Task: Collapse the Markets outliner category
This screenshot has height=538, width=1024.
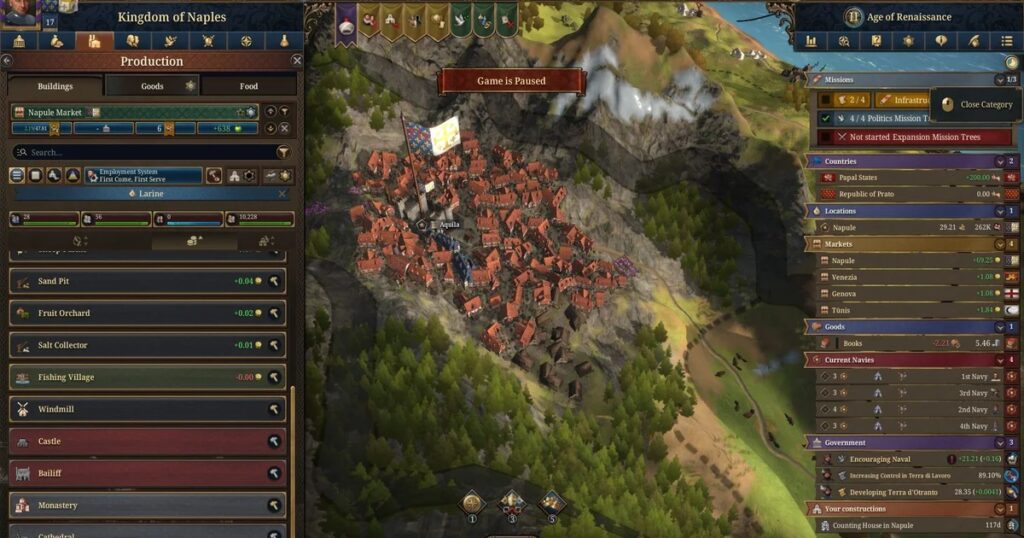Action: (x=998, y=244)
